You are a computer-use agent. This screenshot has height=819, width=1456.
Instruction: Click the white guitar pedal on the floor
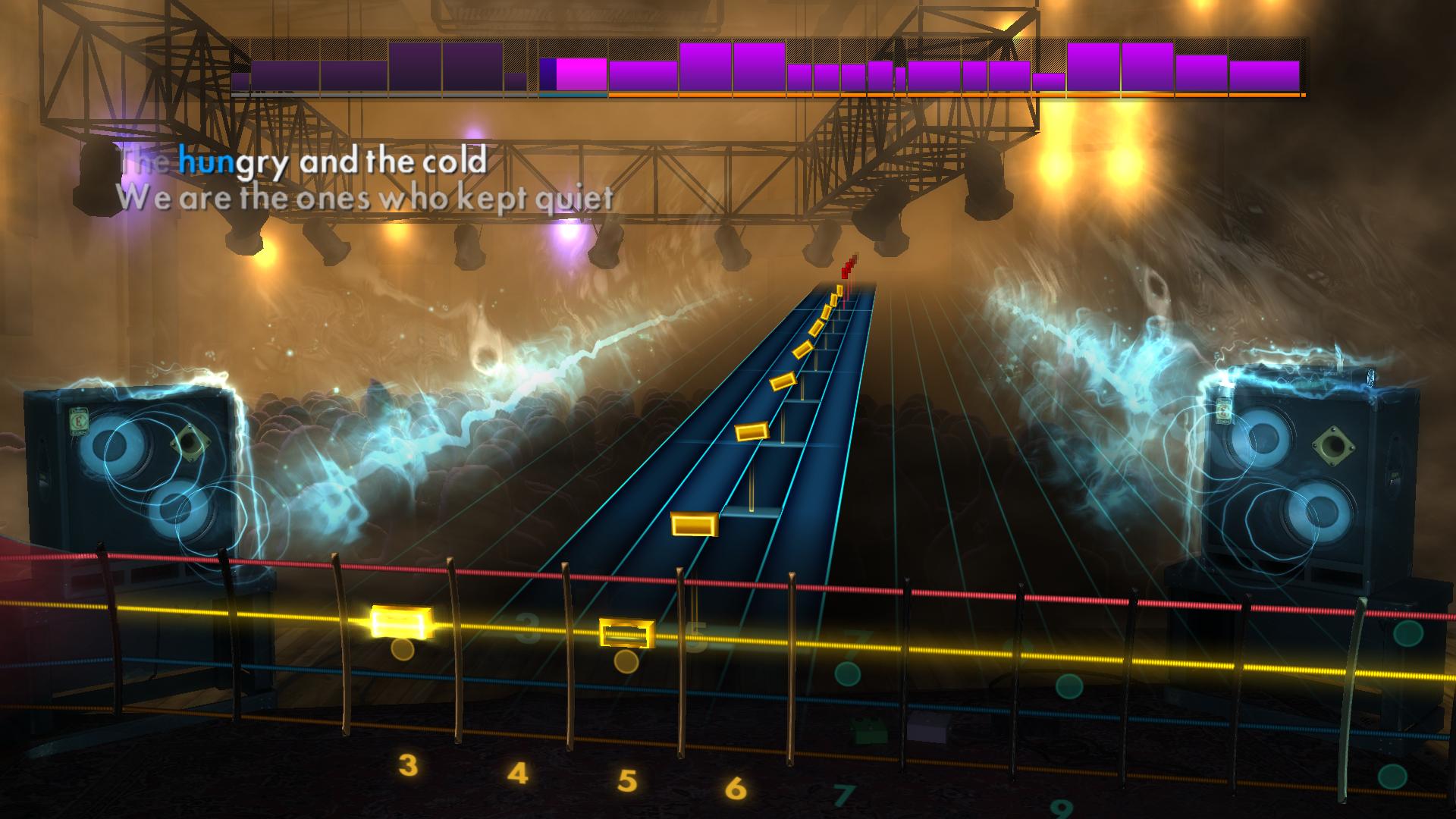coord(929,728)
